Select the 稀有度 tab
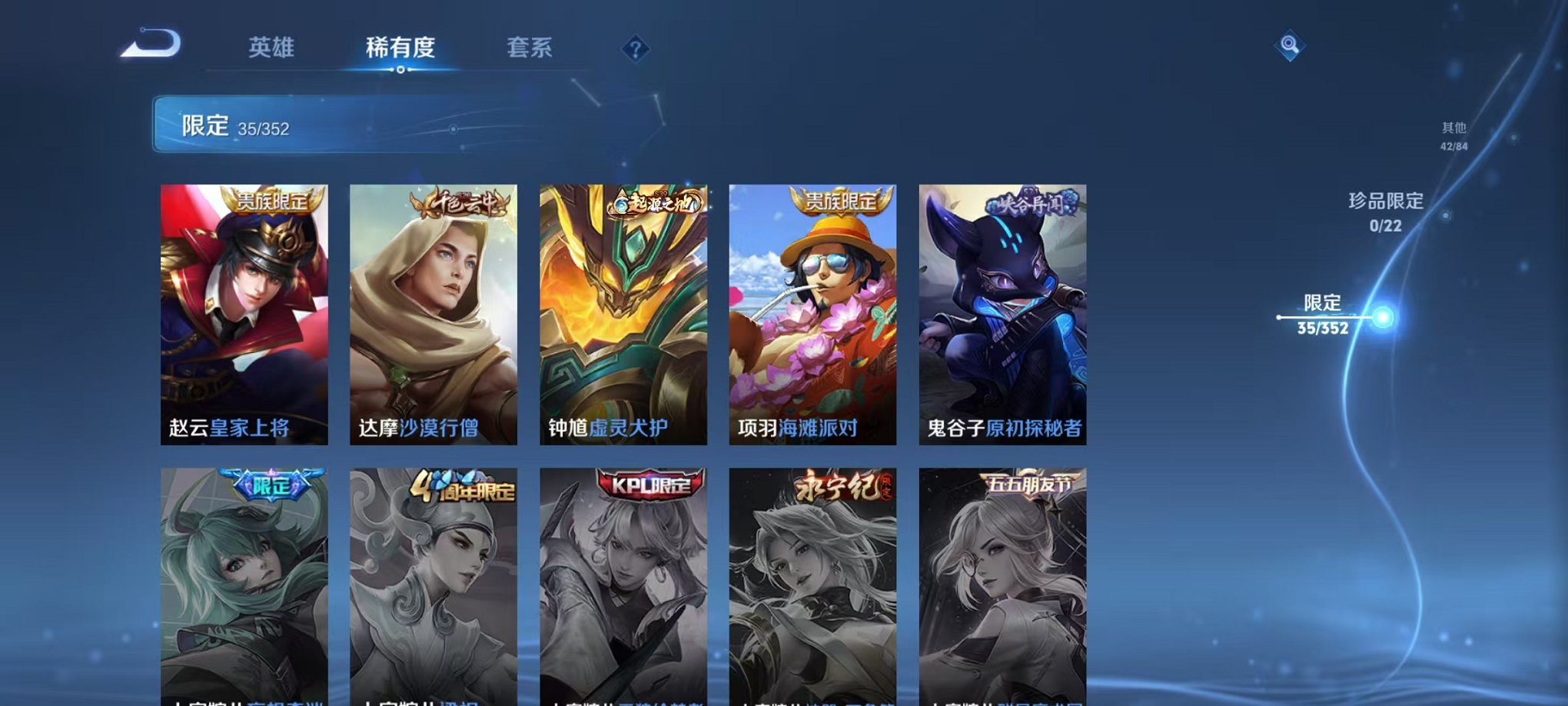Image resolution: width=1568 pixels, height=706 pixels. 400,48
